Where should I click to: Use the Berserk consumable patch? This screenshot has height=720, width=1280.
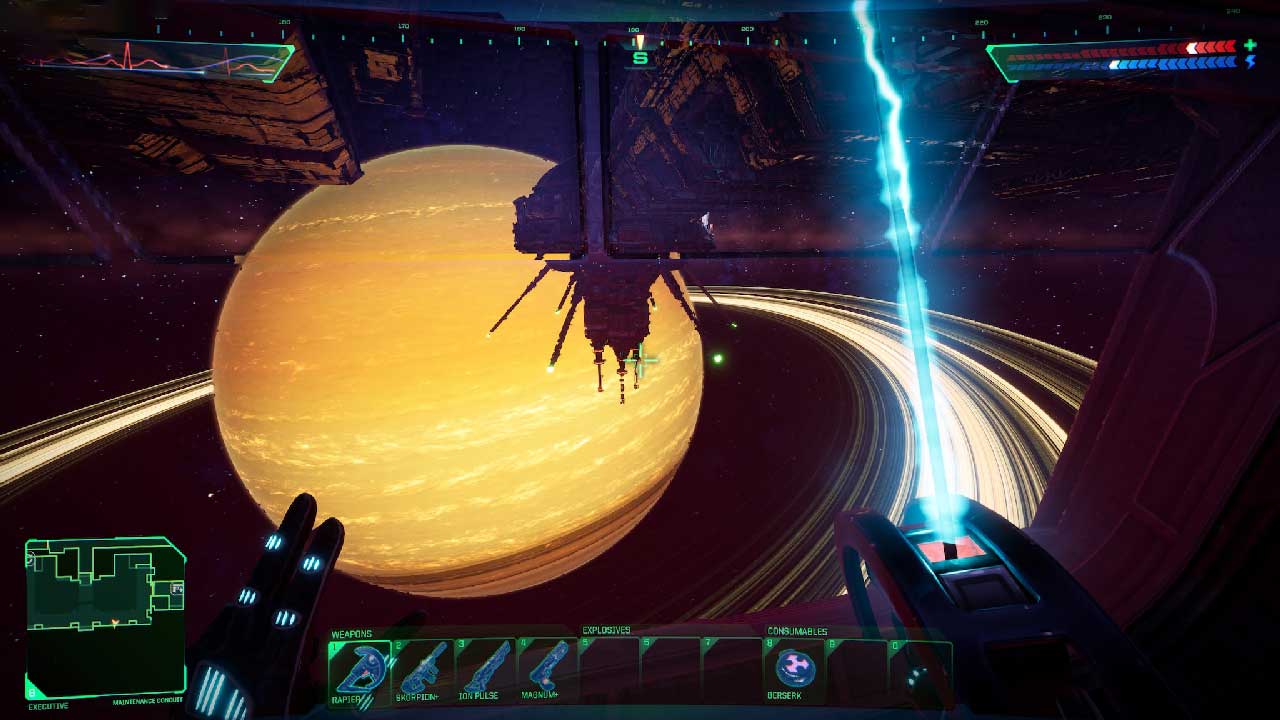[796, 669]
